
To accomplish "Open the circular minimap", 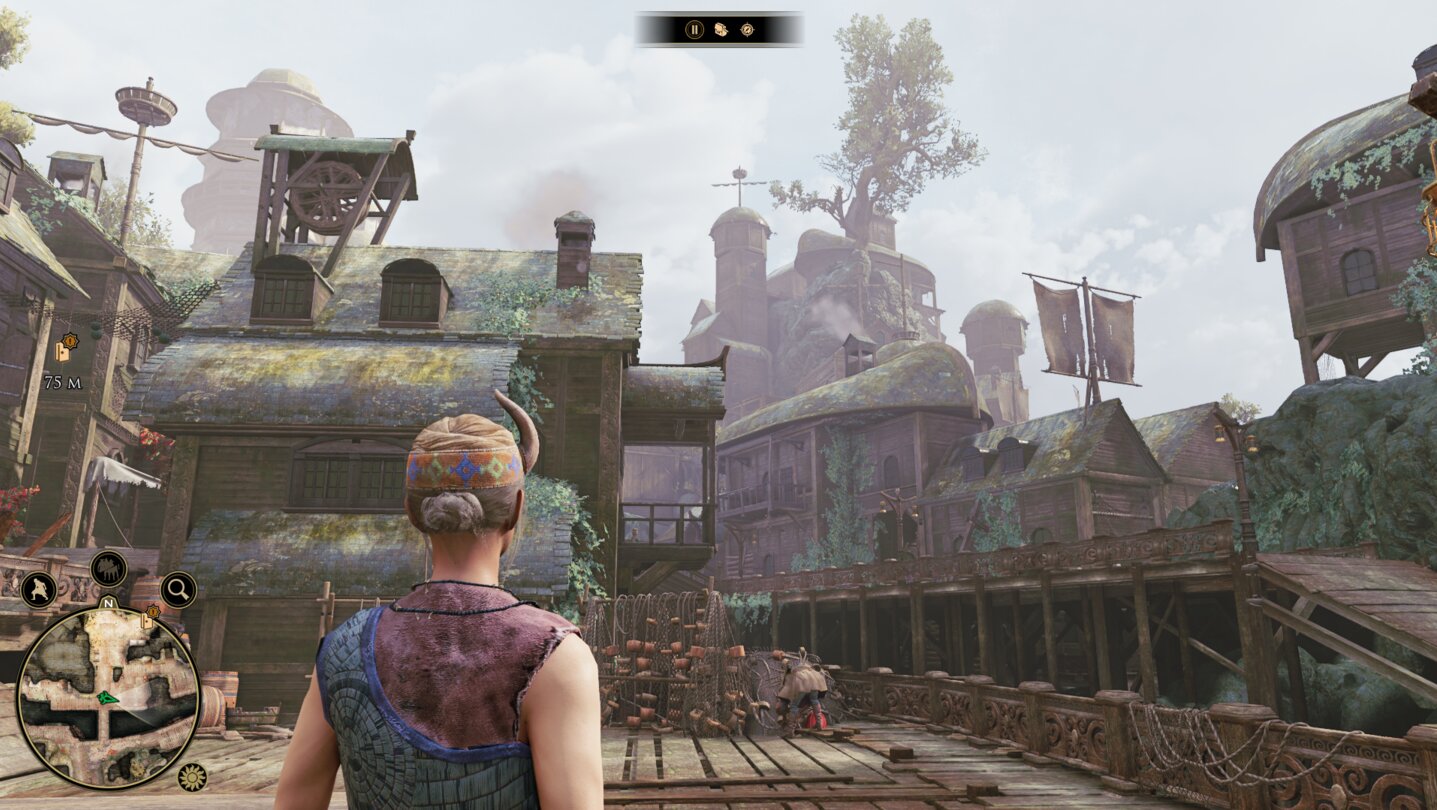I will tap(108, 697).
